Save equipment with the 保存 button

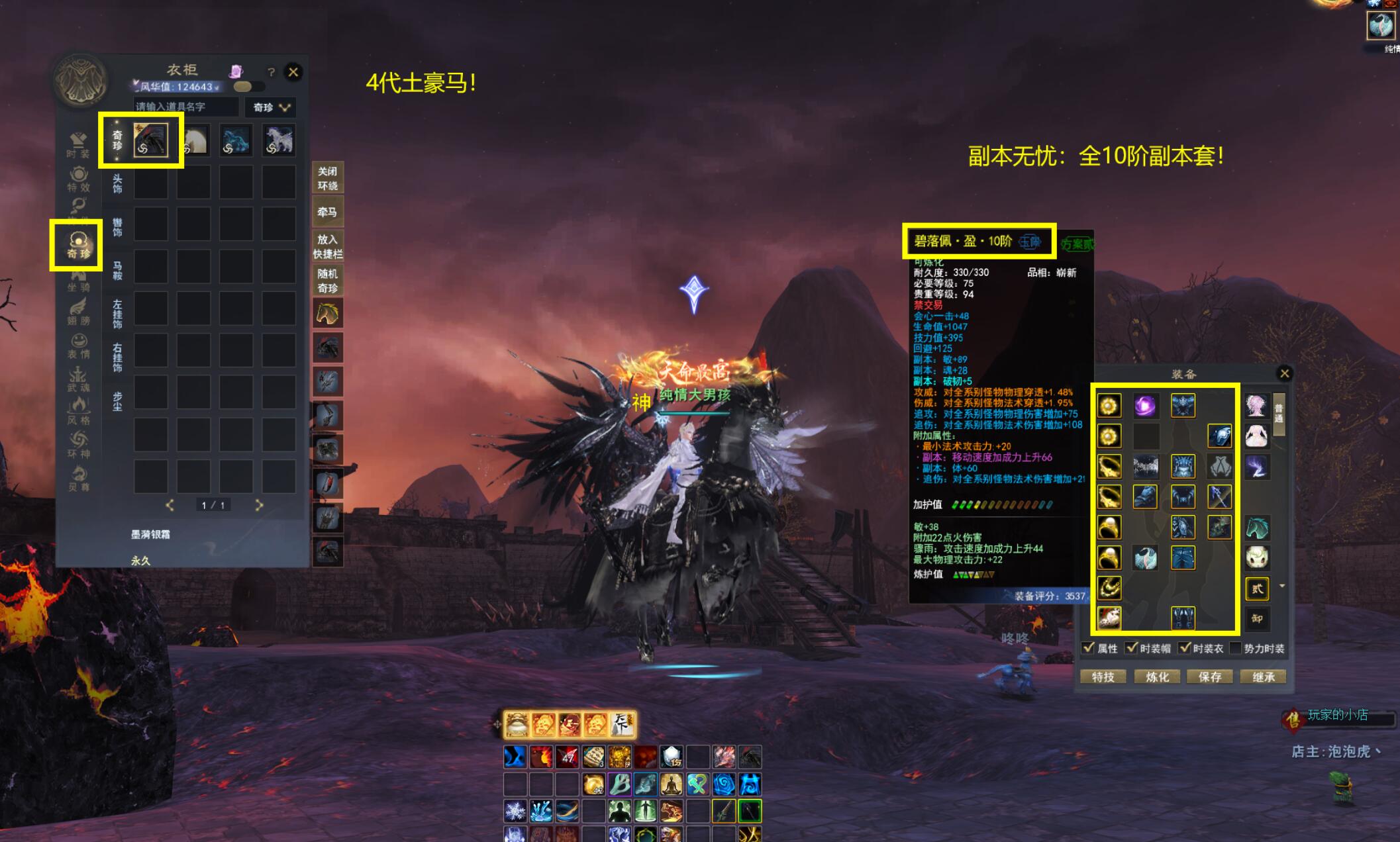click(1209, 677)
